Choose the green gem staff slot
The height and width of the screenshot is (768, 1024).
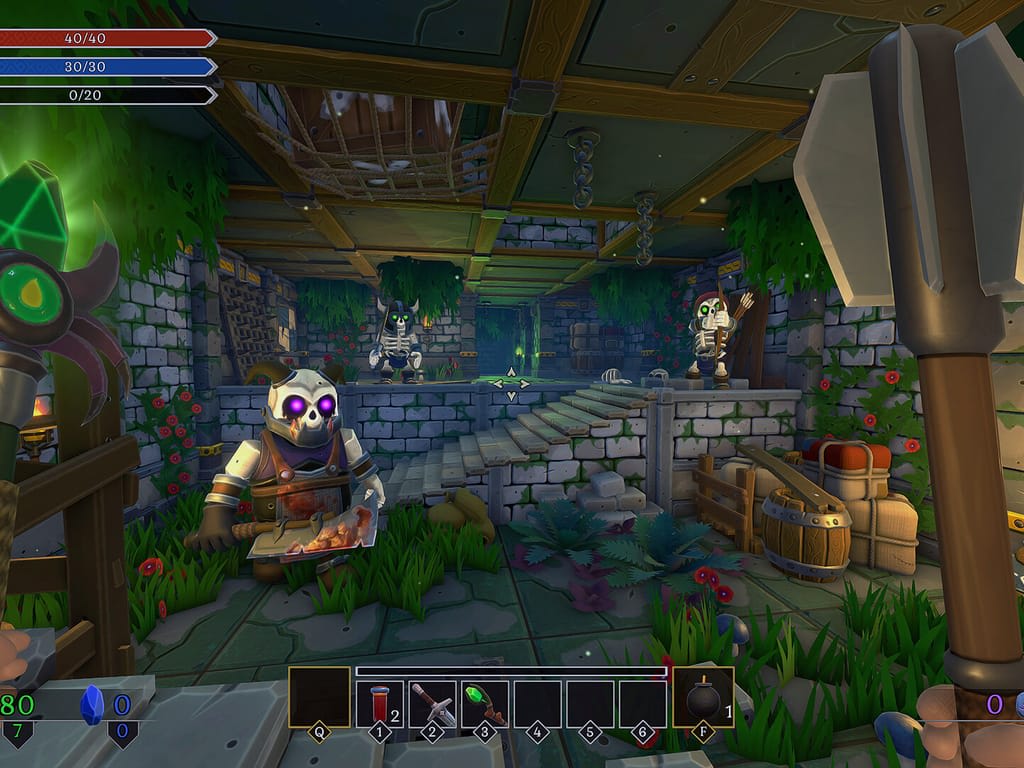click(485, 703)
